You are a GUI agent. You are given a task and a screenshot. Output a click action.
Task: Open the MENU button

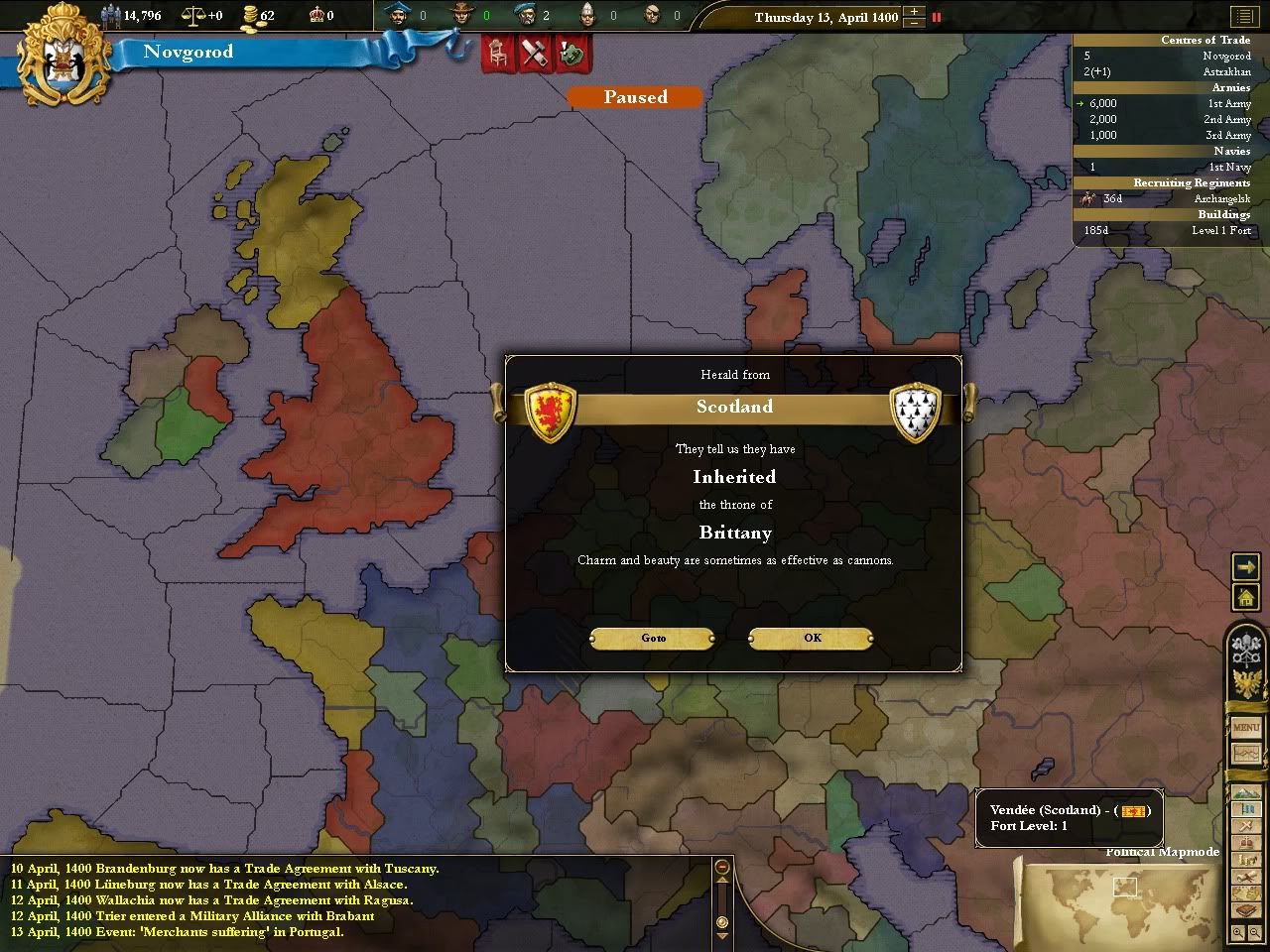pos(1245,727)
